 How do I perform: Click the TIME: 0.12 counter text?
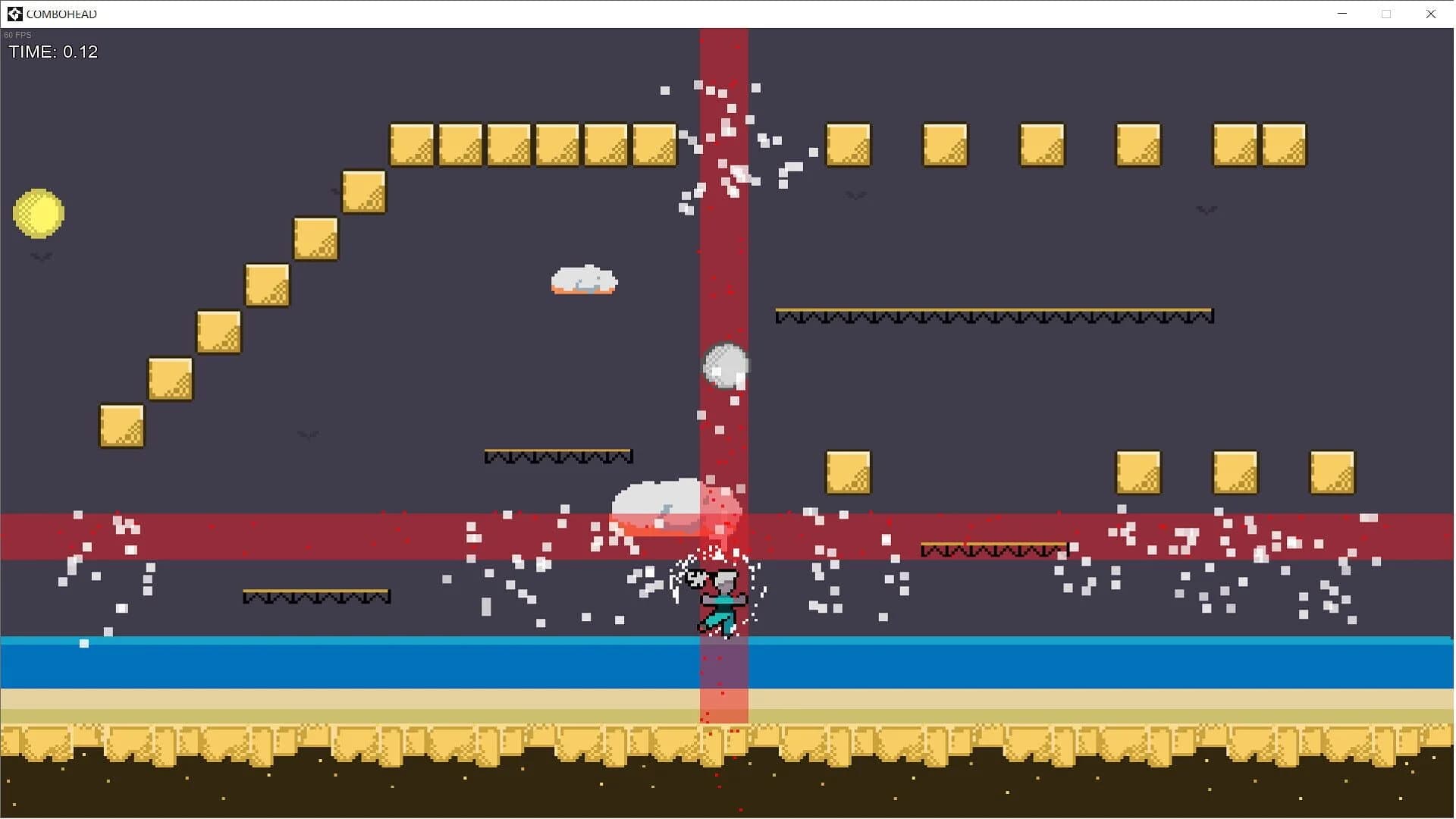click(53, 52)
